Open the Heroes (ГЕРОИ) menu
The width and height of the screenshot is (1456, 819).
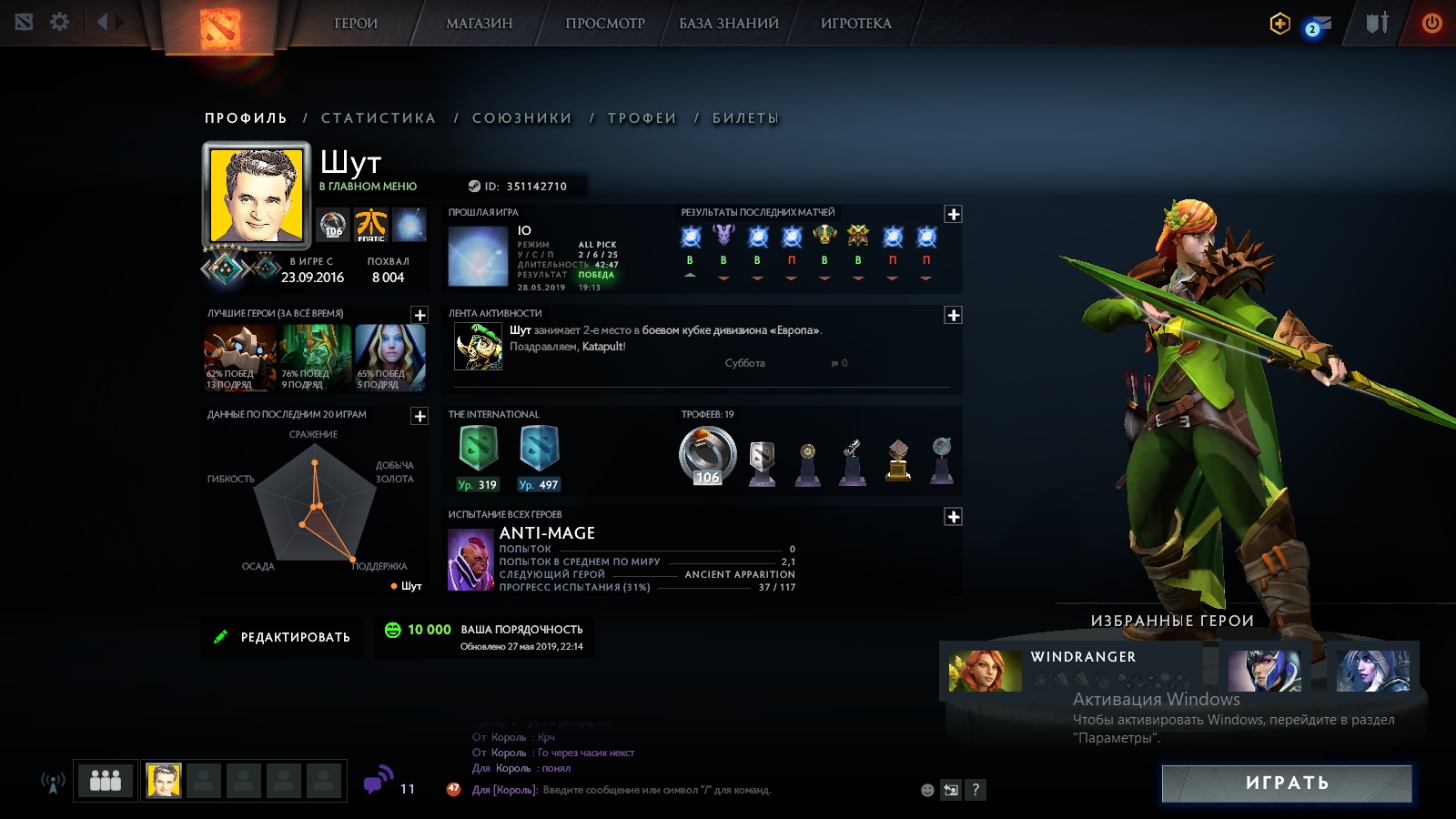point(355,24)
